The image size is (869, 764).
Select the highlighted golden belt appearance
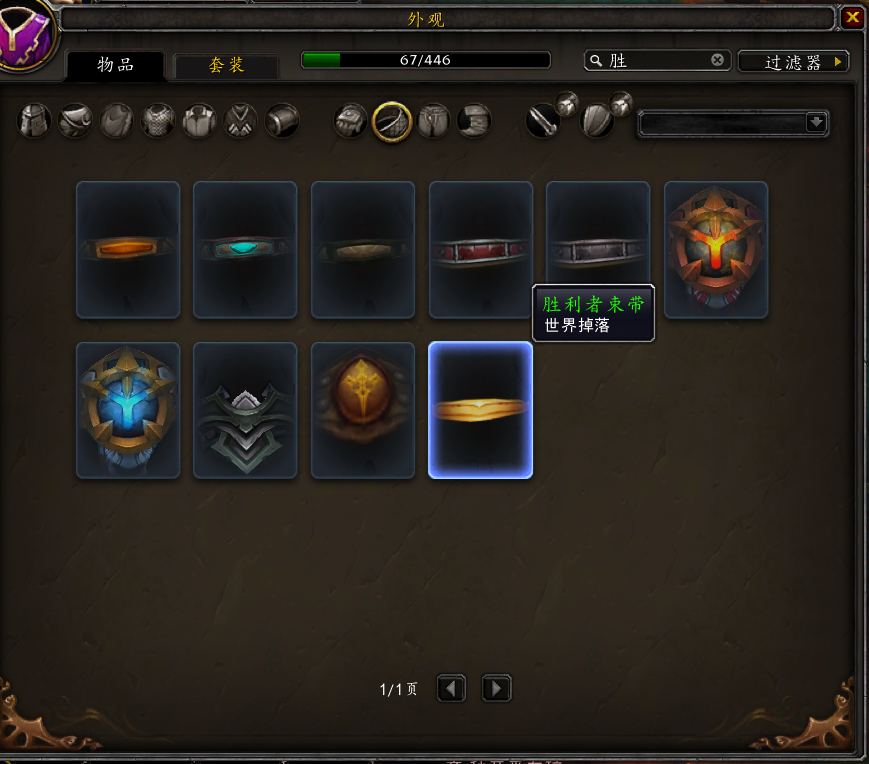click(x=481, y=410)
